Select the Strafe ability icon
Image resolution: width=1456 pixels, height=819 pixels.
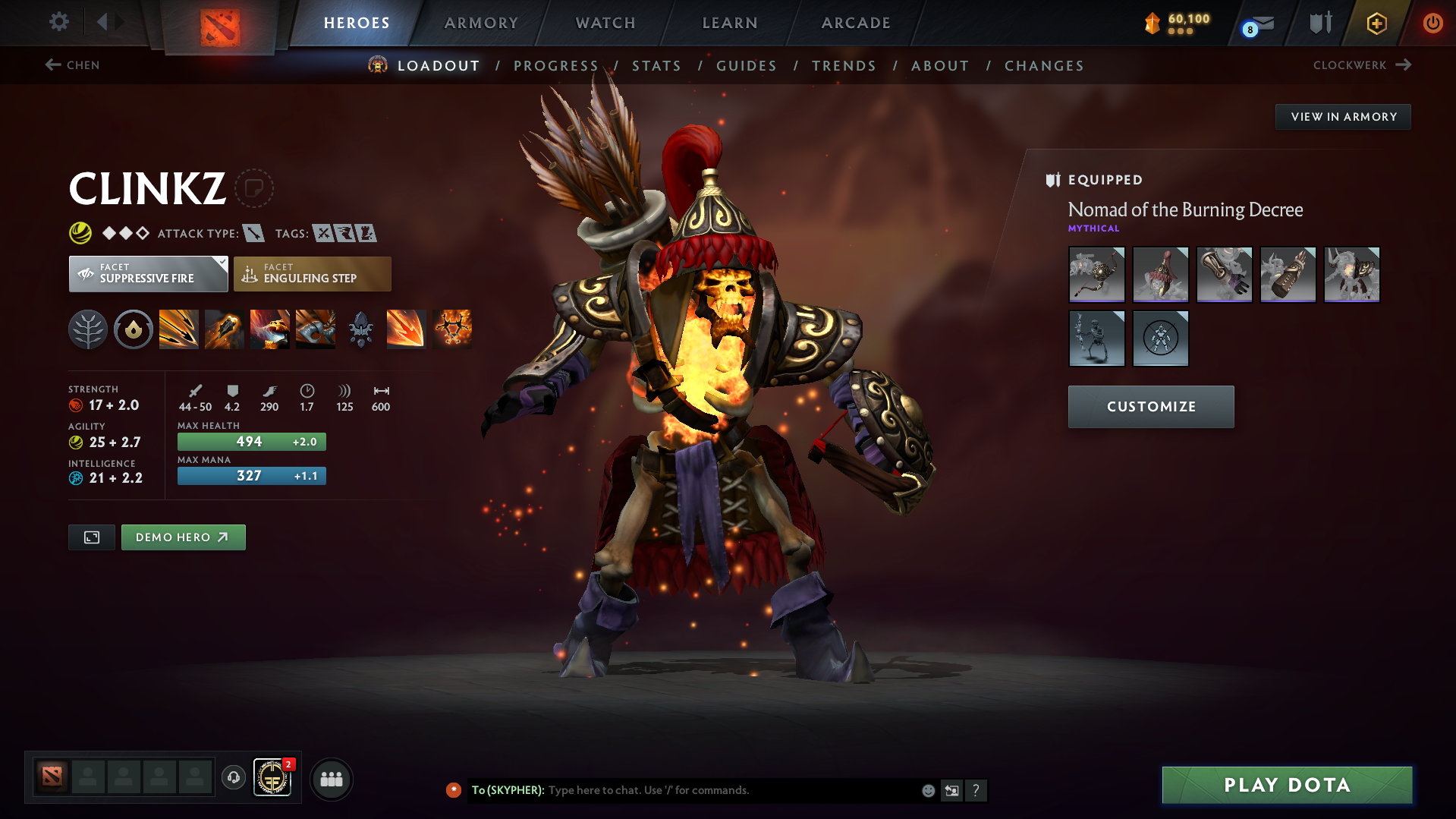(x=179, y=329)
